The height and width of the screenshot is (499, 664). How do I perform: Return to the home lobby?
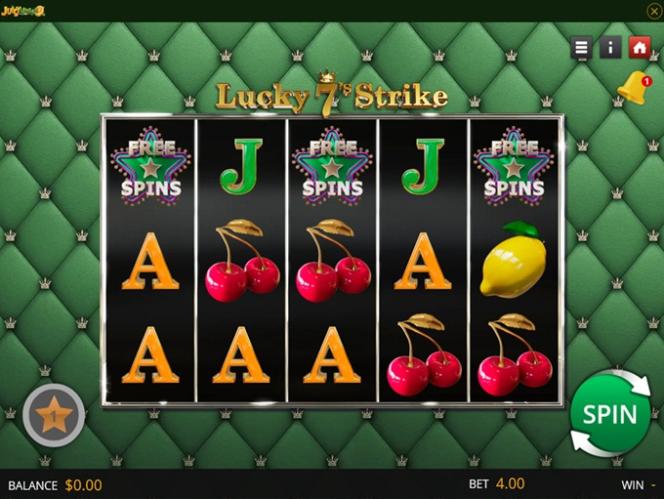639,47
